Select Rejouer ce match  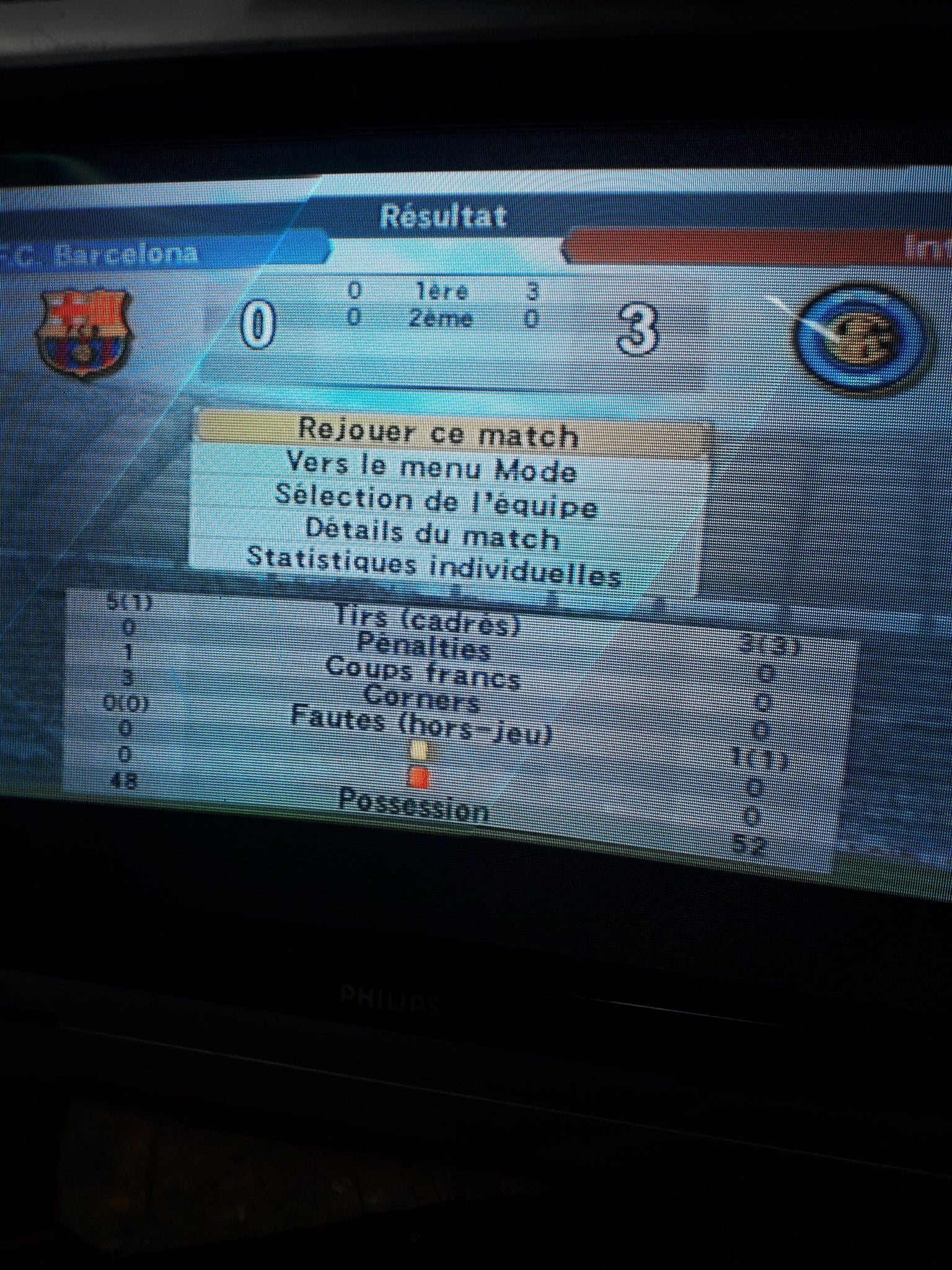(439, 432)
